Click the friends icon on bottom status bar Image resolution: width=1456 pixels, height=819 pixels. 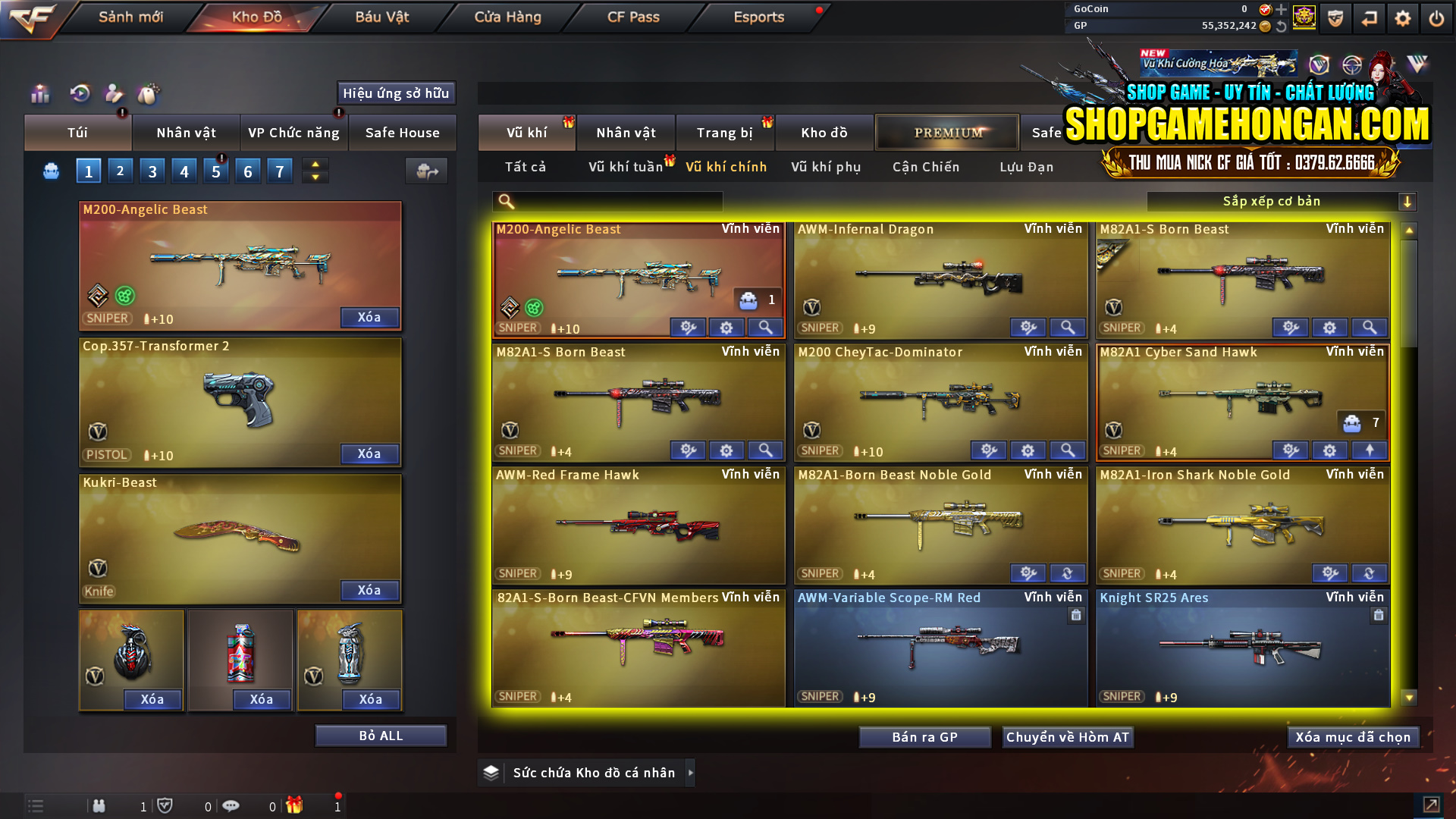[99, 806]
